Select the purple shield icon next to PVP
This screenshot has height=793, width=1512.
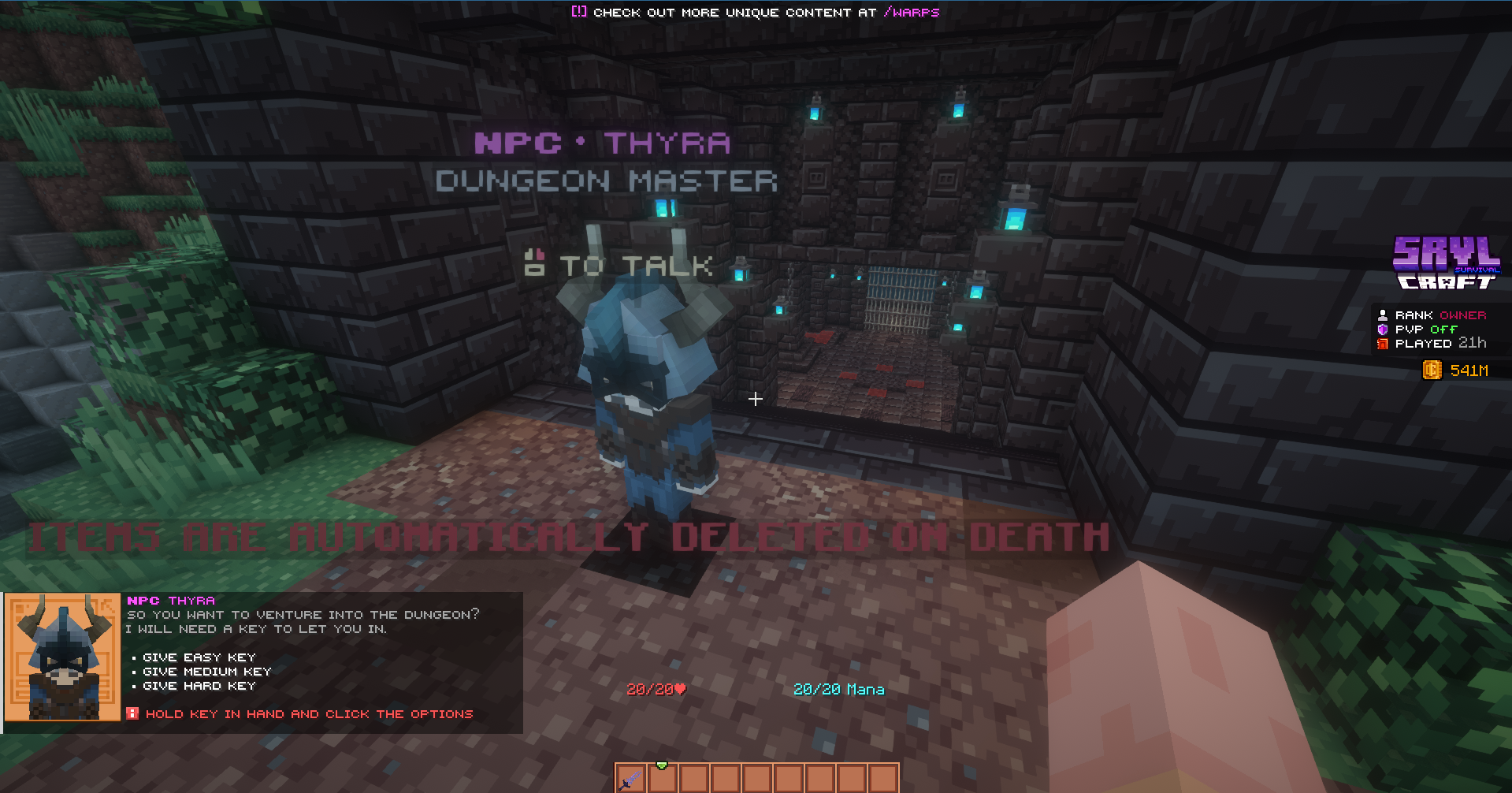(1382, 329)
